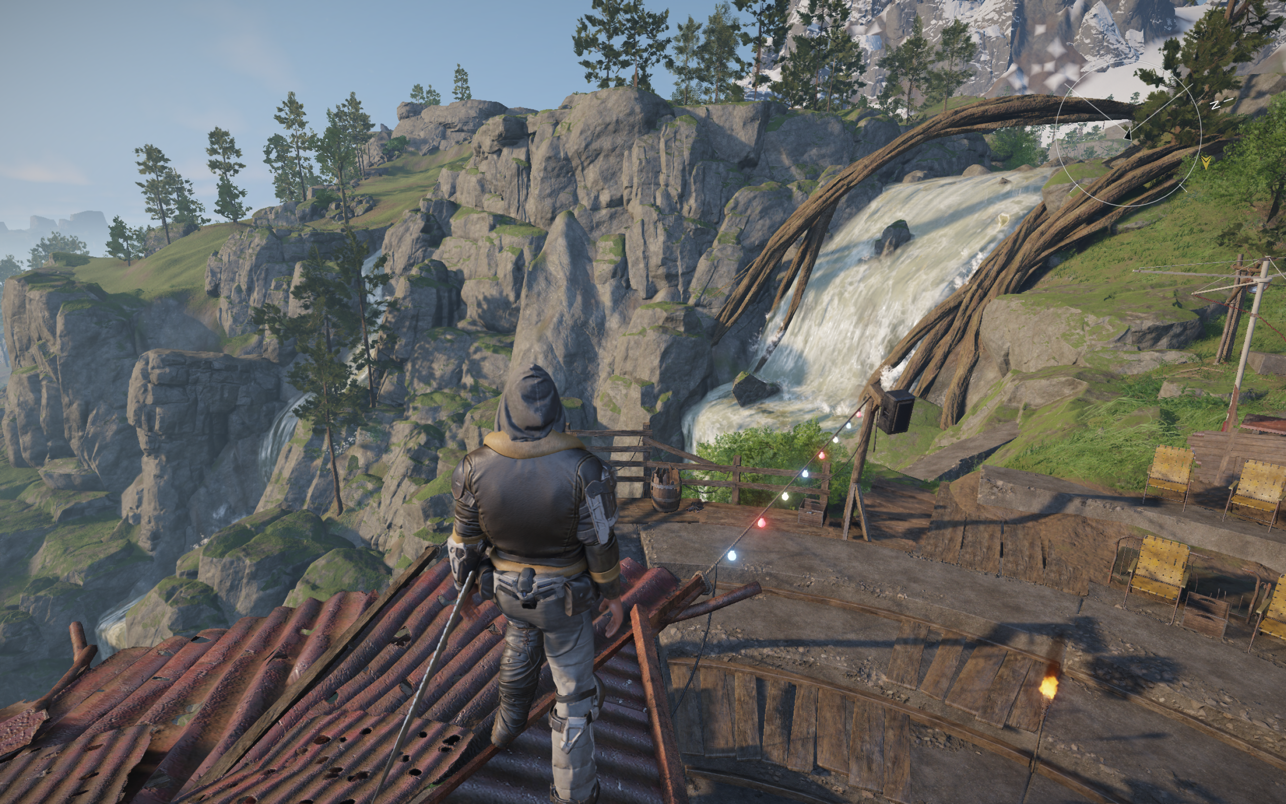The image size is (1286, 804).
Task: Select the yellow chevron marker on compass
Action: click(1207, 161)
